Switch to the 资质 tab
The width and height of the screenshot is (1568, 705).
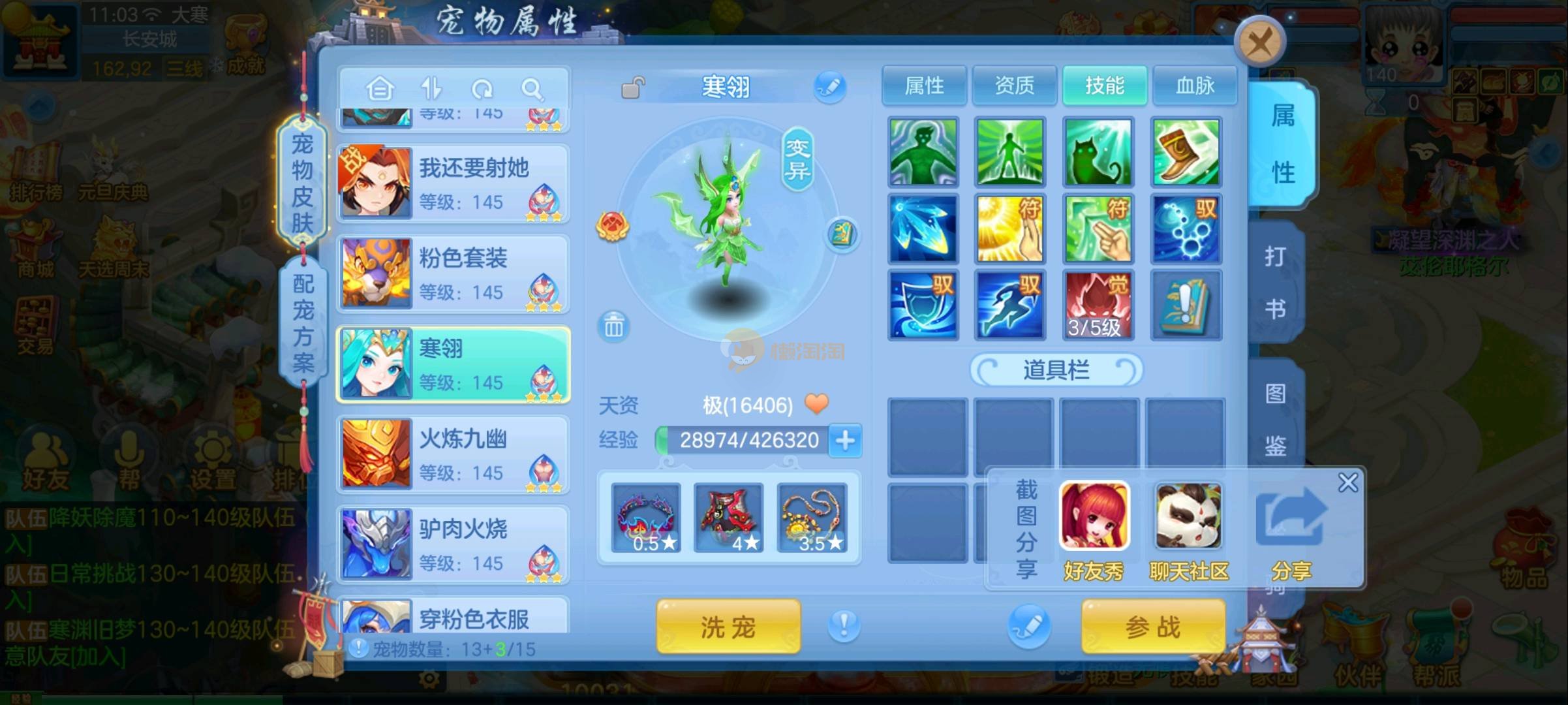tap(1014, 86)
